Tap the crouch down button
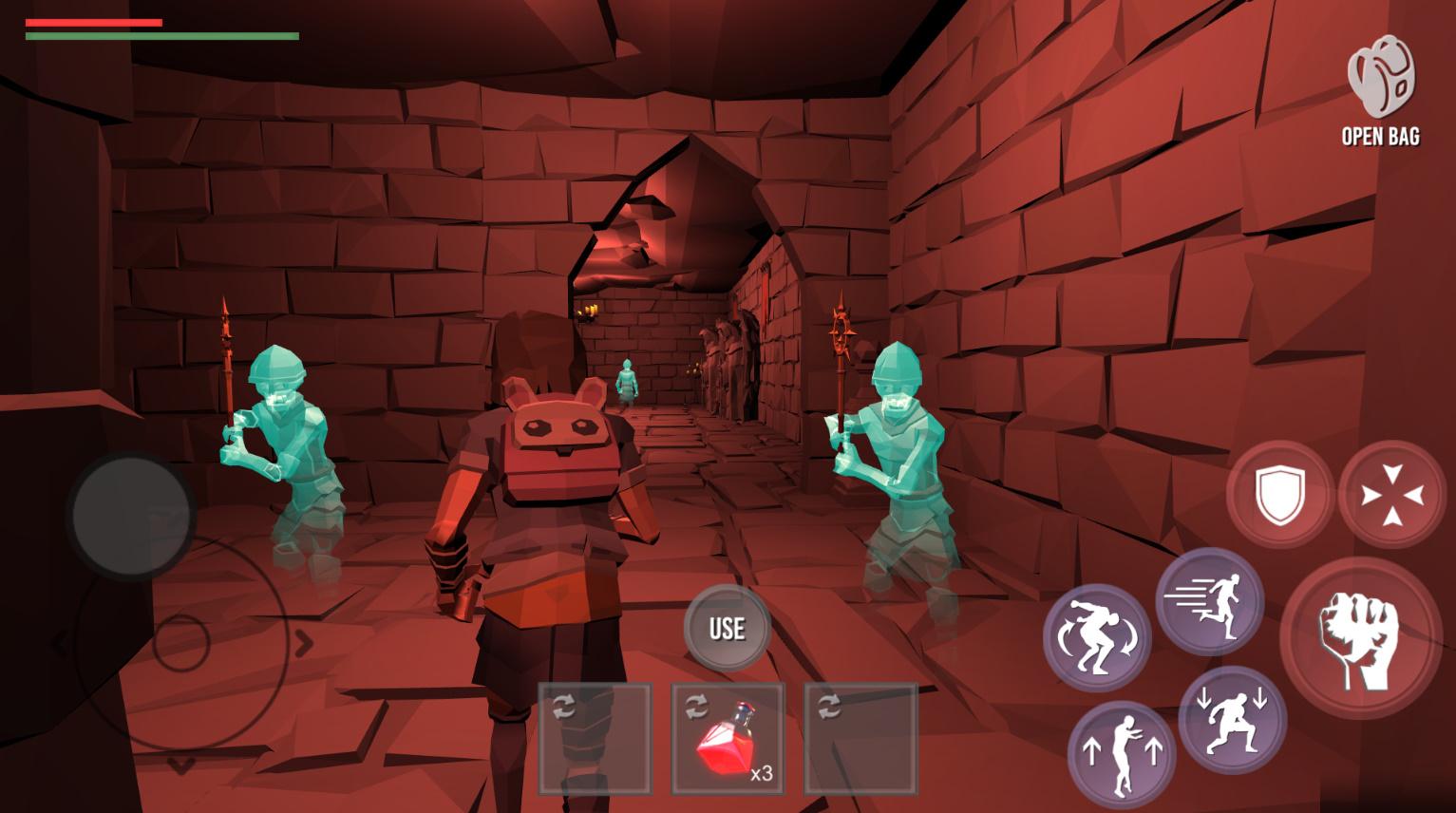Viewport: 1456px width, 813px height. click(1232, 719)
